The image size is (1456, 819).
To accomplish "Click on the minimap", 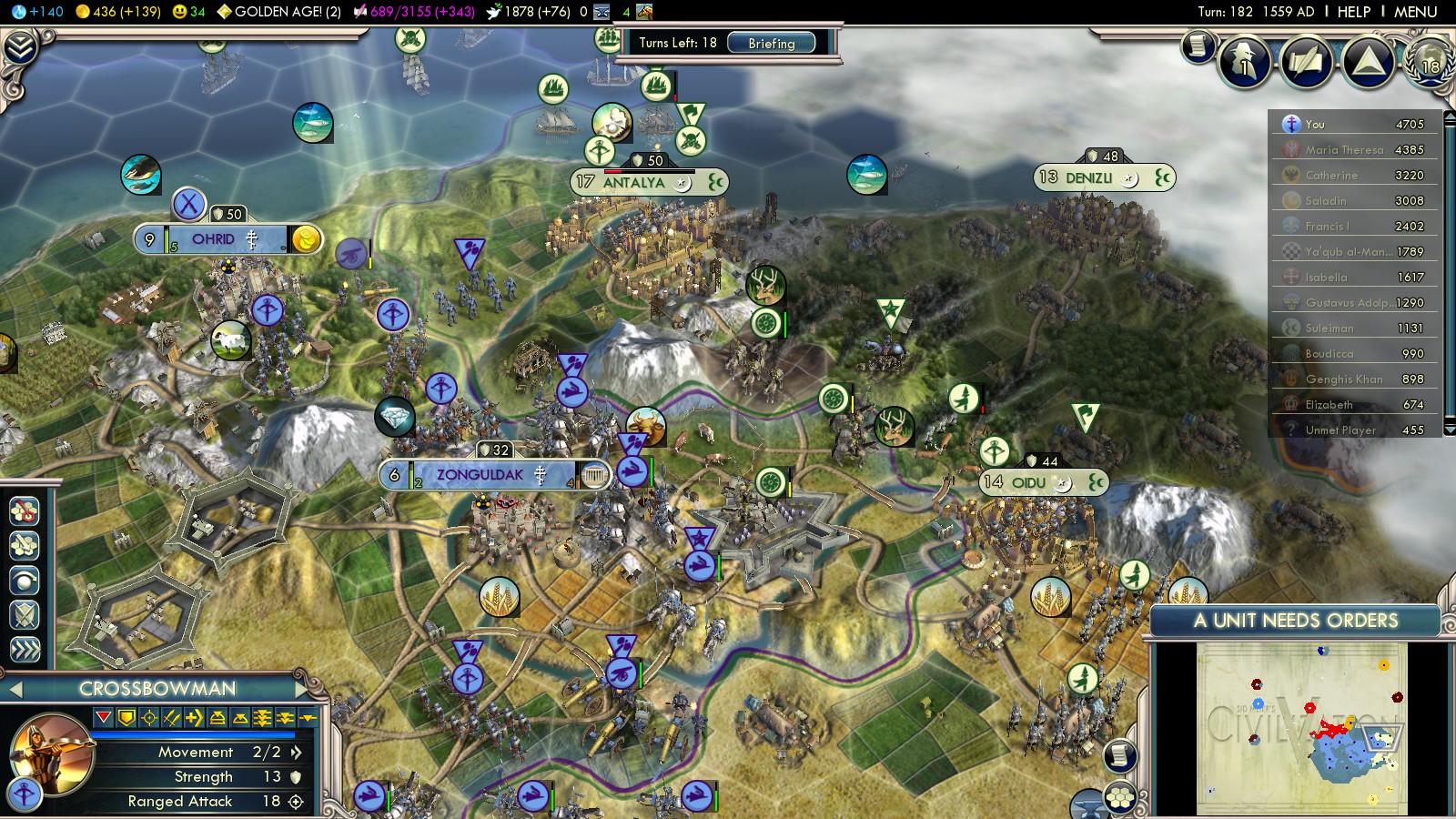I will (x=1301, y=728).
